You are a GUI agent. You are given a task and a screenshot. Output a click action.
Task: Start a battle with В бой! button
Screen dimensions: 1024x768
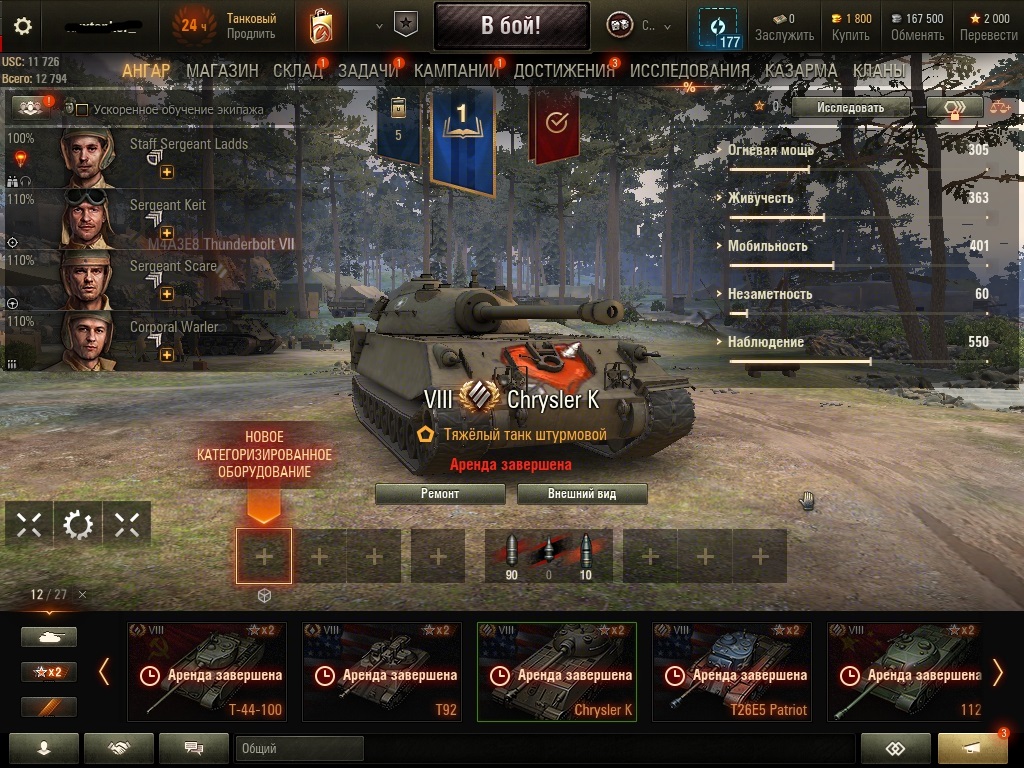coord(511,26)
